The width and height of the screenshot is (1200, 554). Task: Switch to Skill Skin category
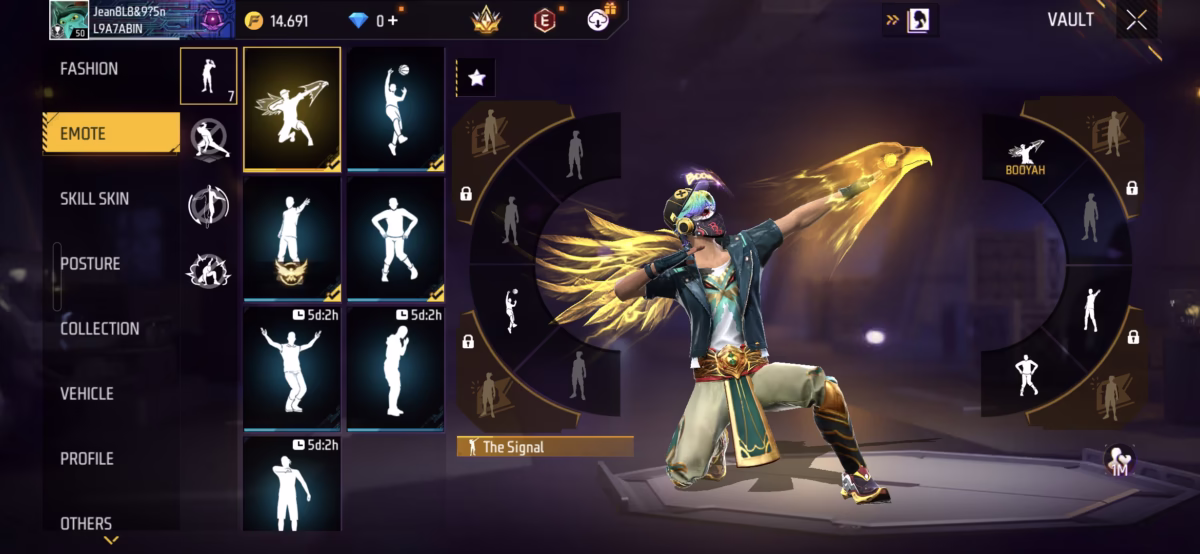click(94, 199)
